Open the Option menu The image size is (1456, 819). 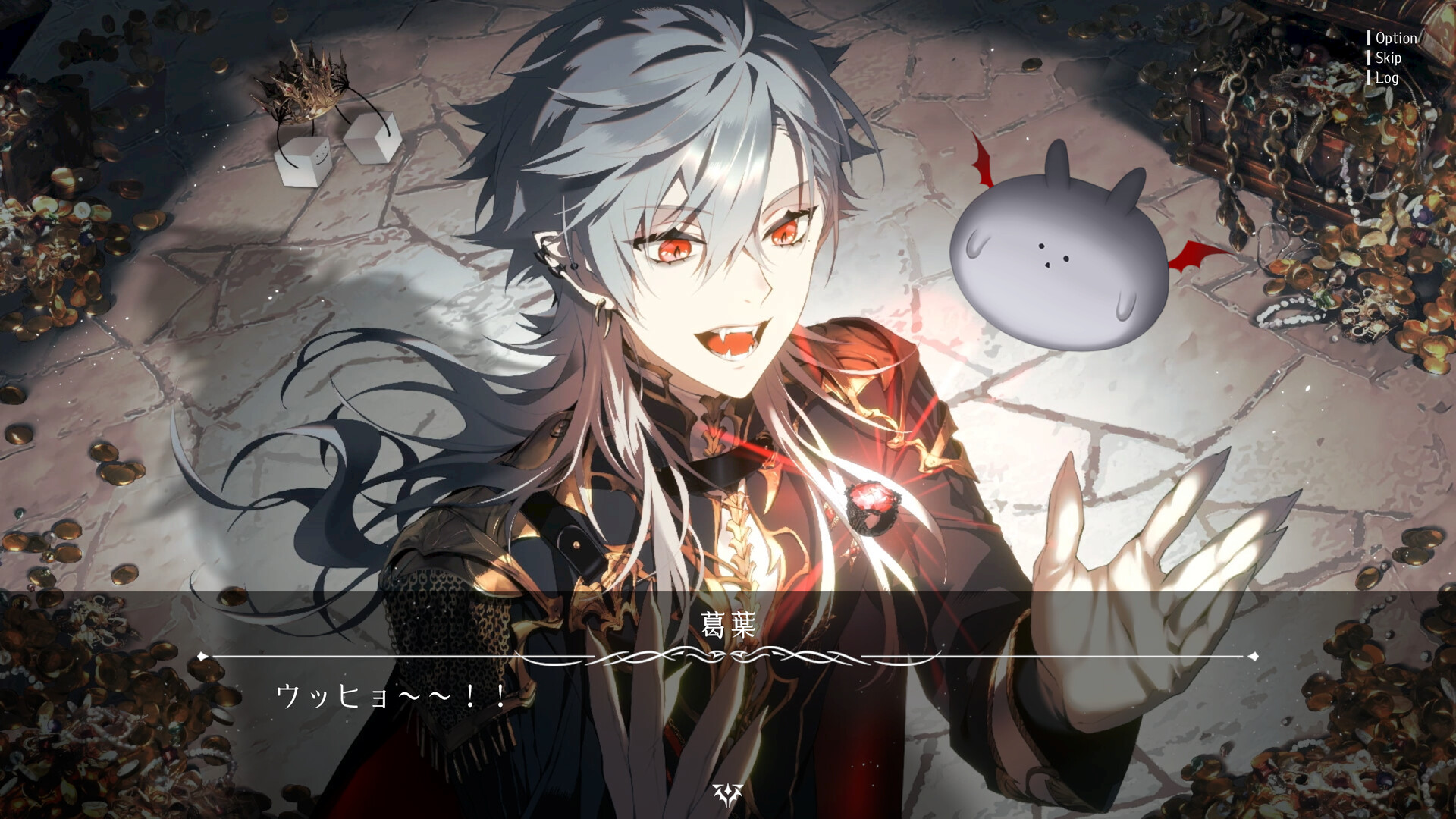(x=1398, y=38)
